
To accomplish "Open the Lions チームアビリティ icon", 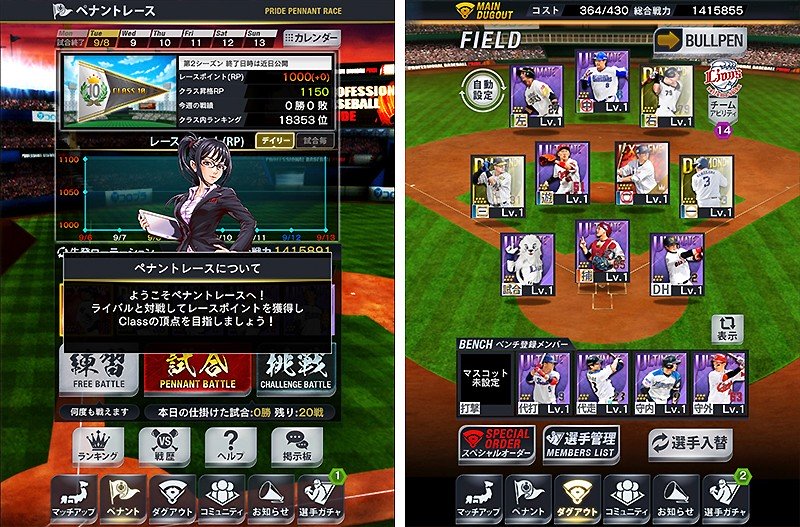I will coord(722,91).
